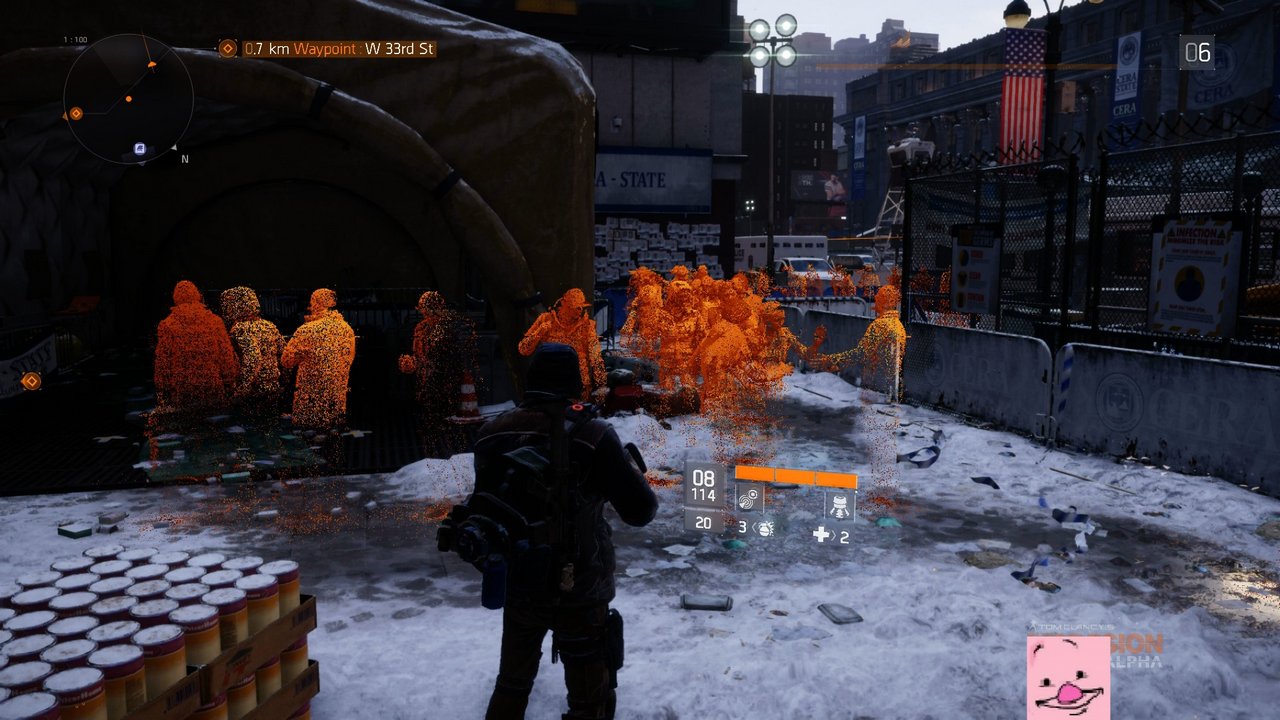
Task: Select the Support Station skill icon
Action: coord(840,505)
